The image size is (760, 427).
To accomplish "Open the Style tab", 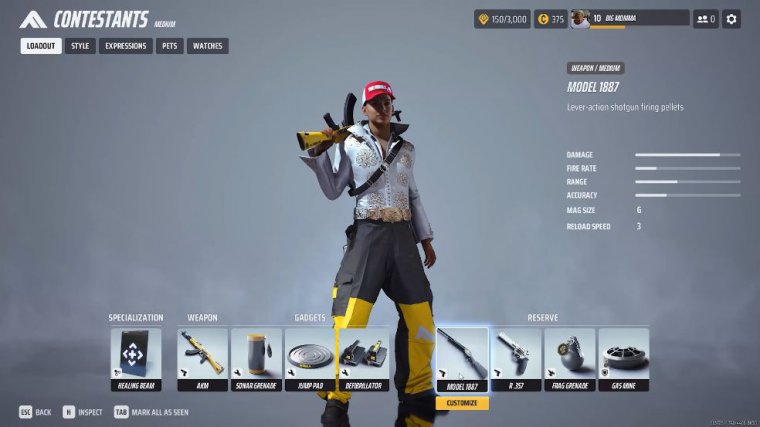I will pos(80,46).
